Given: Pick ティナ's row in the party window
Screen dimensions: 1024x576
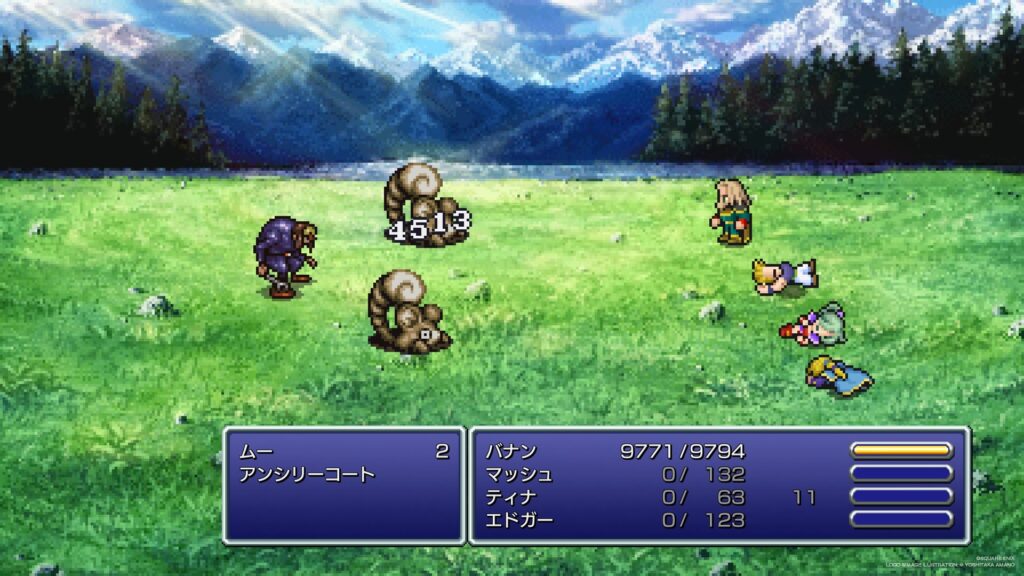Looking at the screenshot, I should (511, 497).
